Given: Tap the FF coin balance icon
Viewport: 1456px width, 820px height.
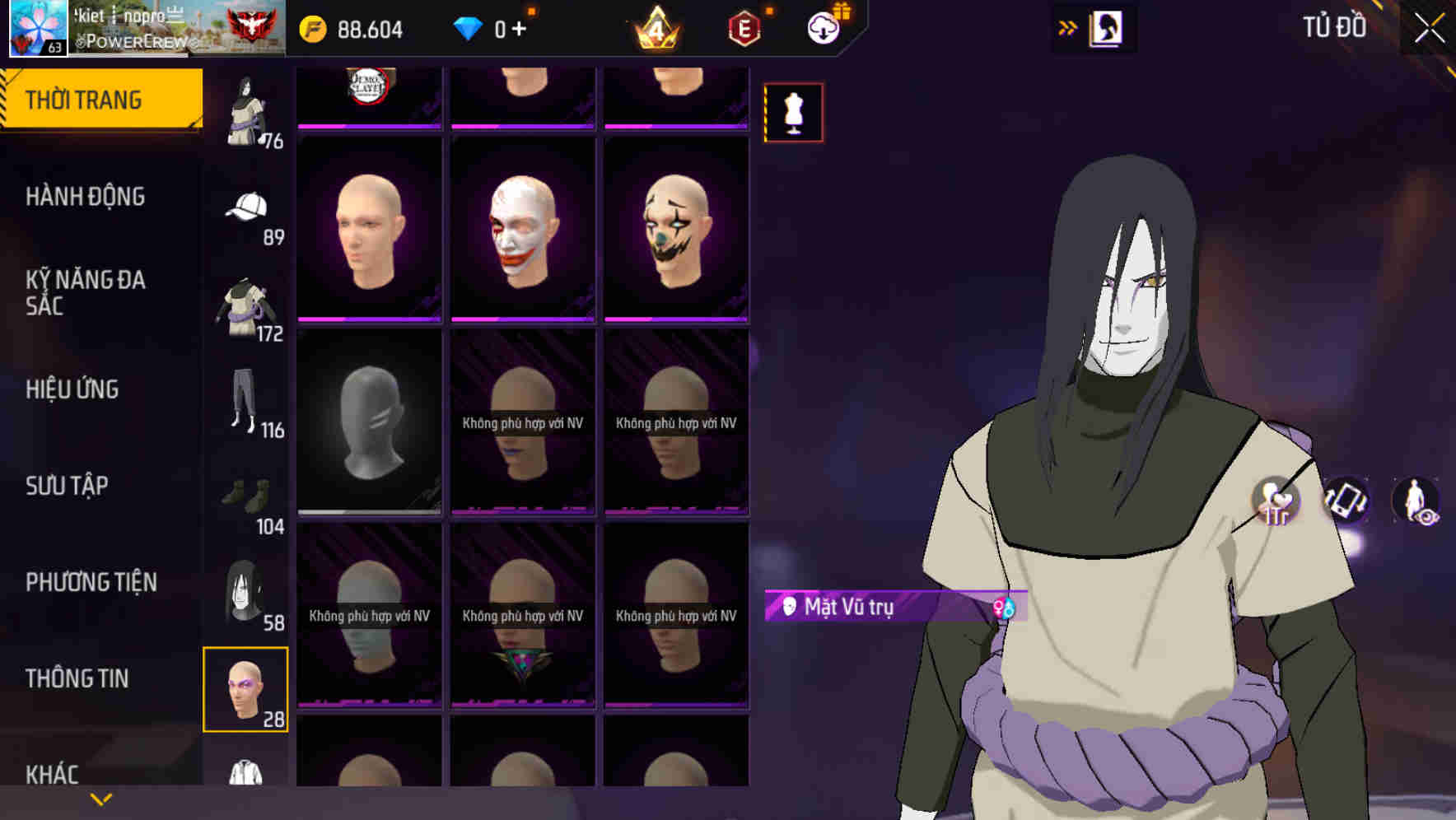Looking at the screenshot, I should point(311,27).
